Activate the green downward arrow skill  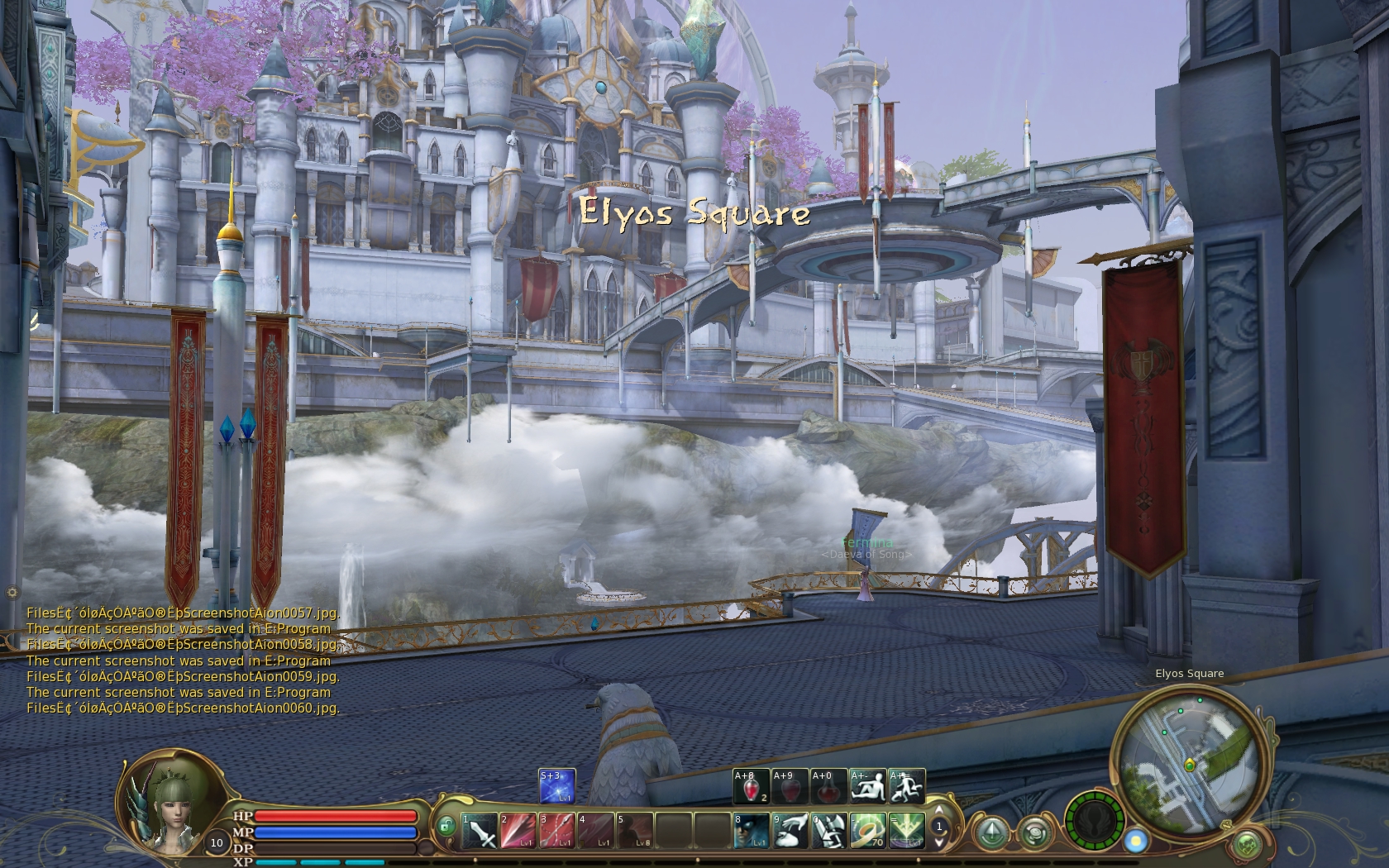pos(906,830)
